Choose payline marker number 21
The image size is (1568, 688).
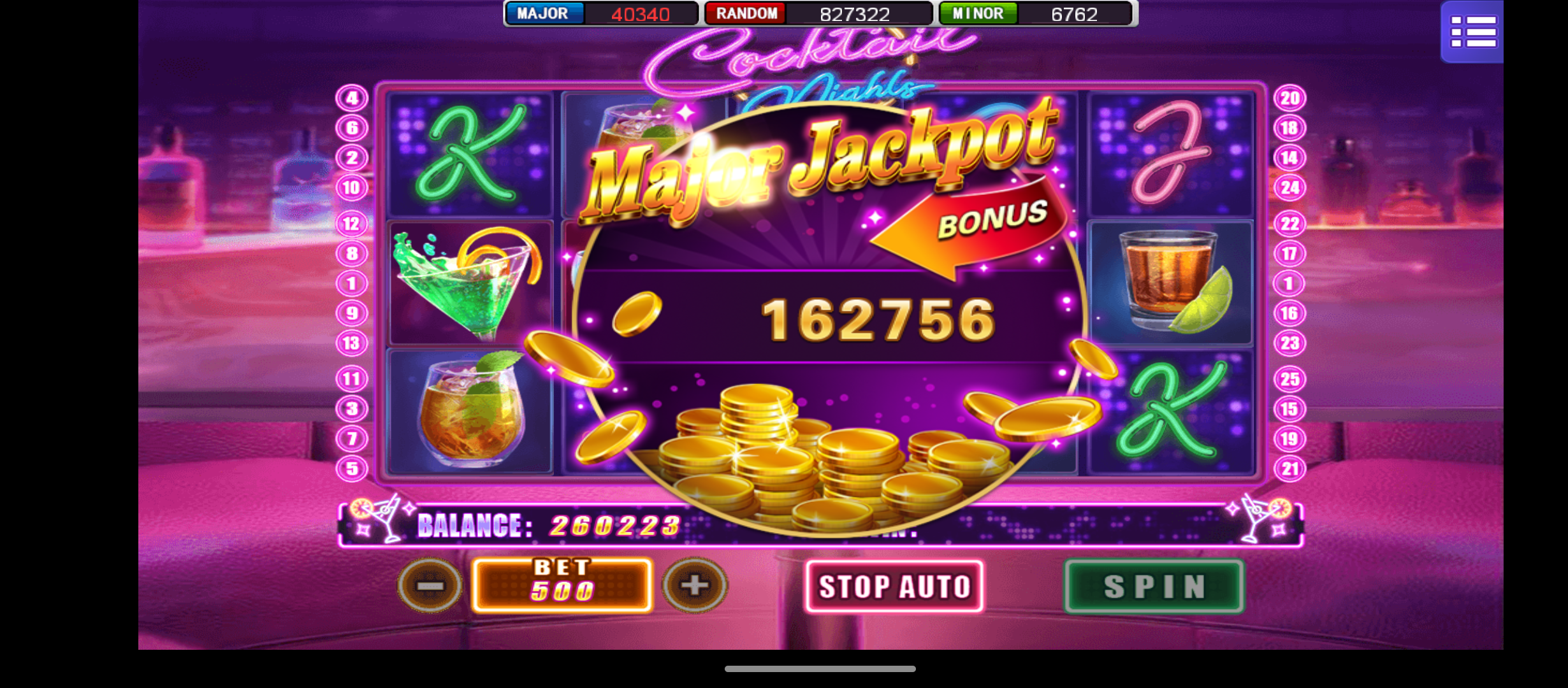coord(1289,469)
